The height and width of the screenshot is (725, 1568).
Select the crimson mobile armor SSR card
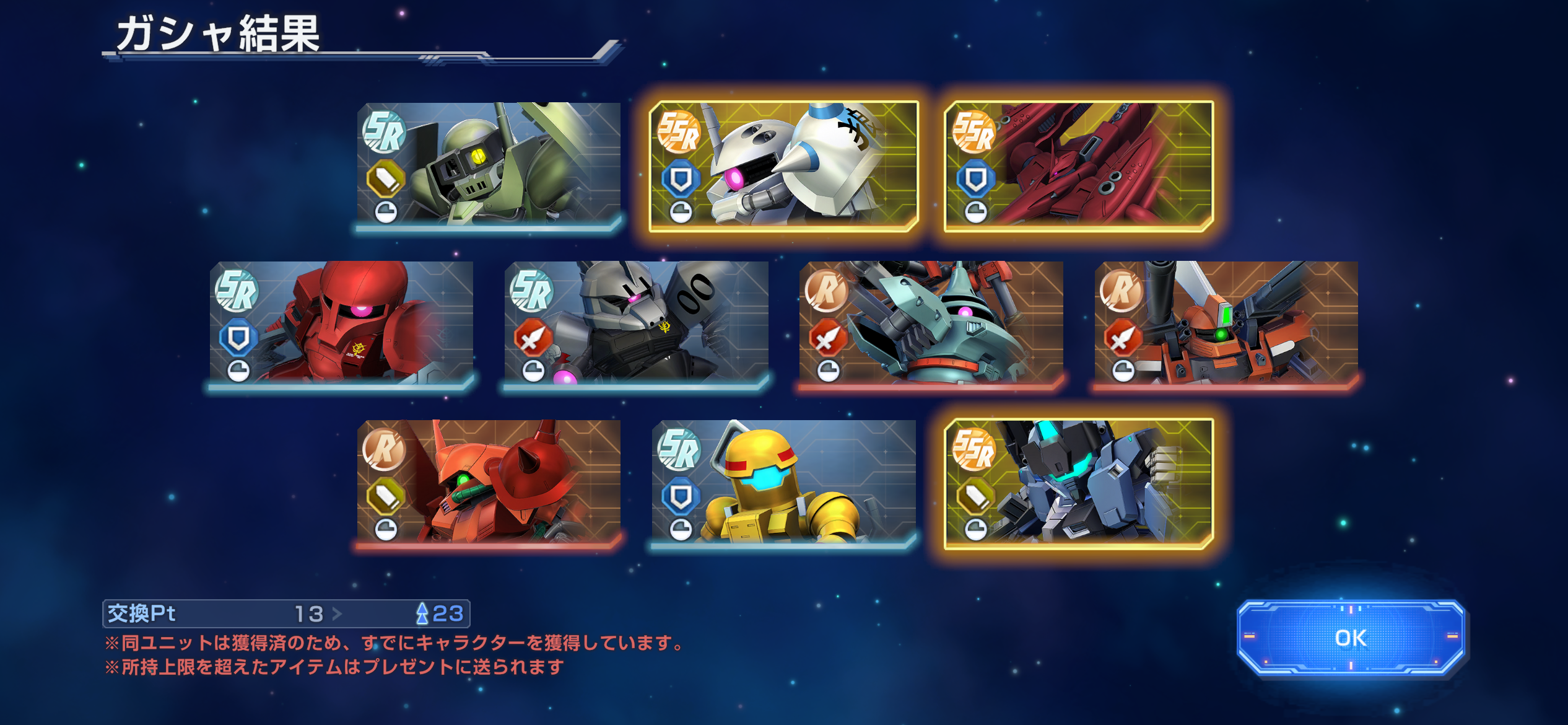pyautogui.click(x=1078, y=166)
